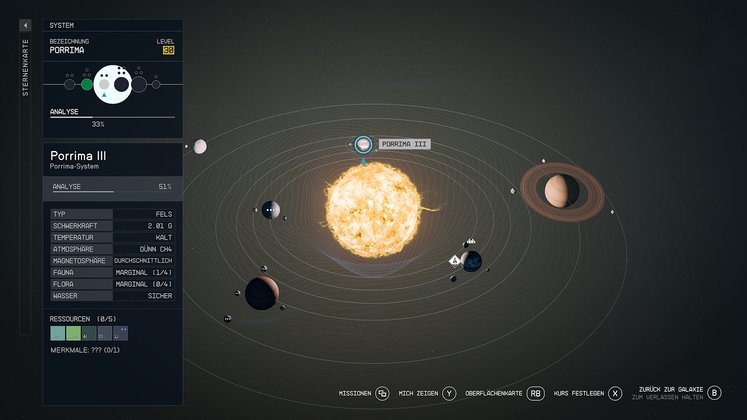Screen dimensions: 747x420
Task: Click the ship landing marker icon
Action: point(455,260)
